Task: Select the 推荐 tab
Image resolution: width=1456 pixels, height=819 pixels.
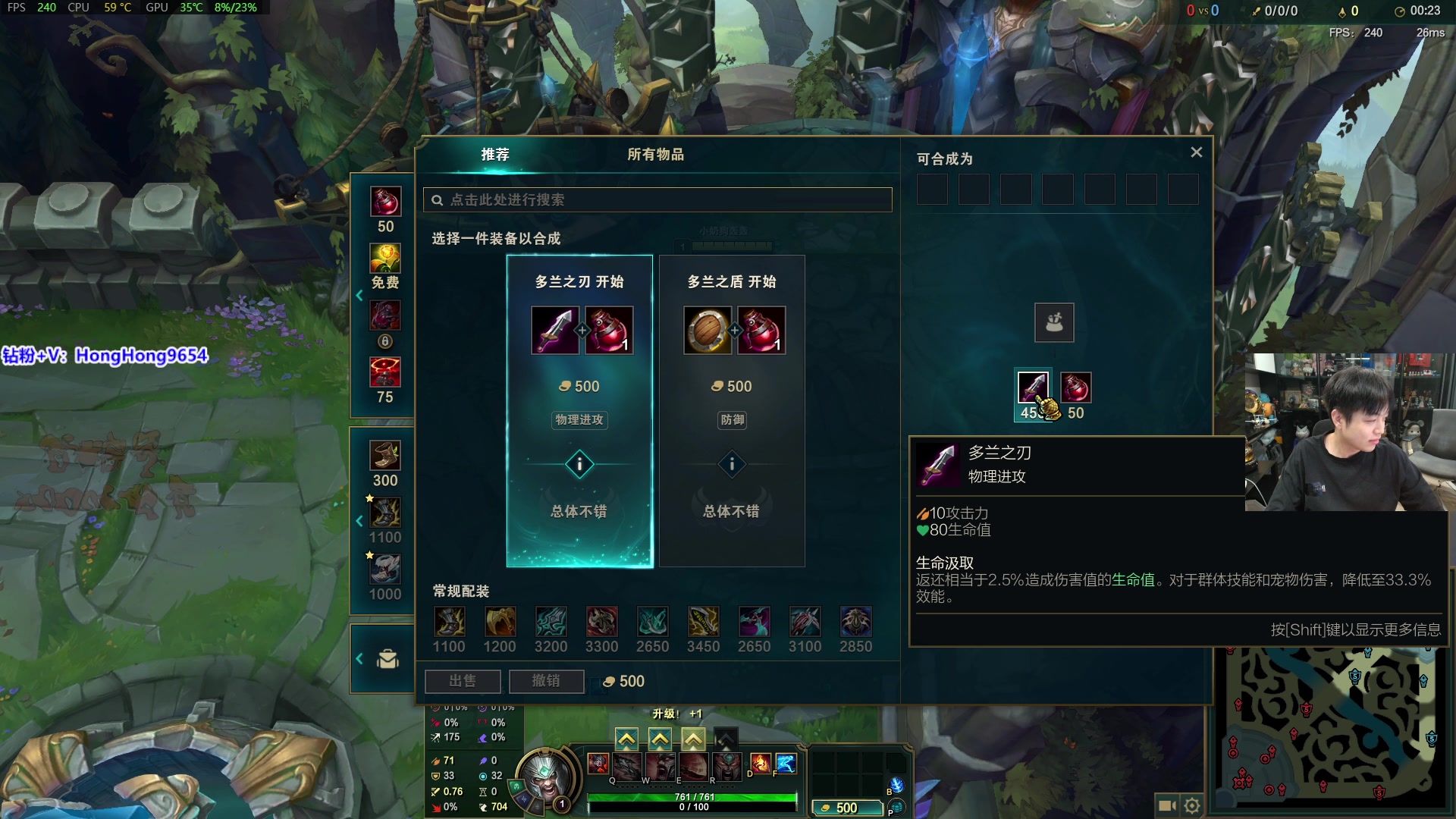Action: point(495,155)
